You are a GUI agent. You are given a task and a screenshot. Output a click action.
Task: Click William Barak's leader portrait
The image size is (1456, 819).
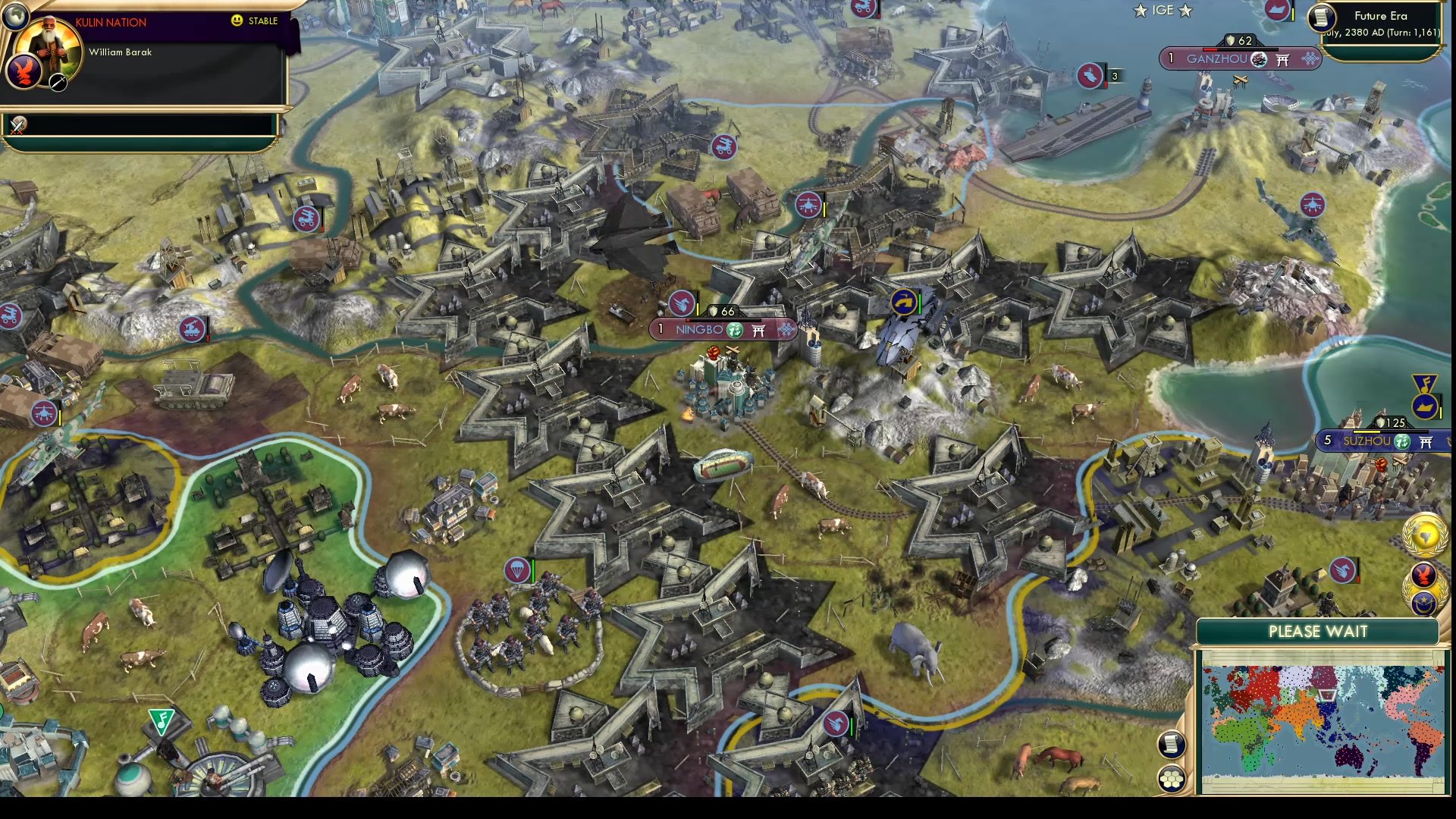49,45
